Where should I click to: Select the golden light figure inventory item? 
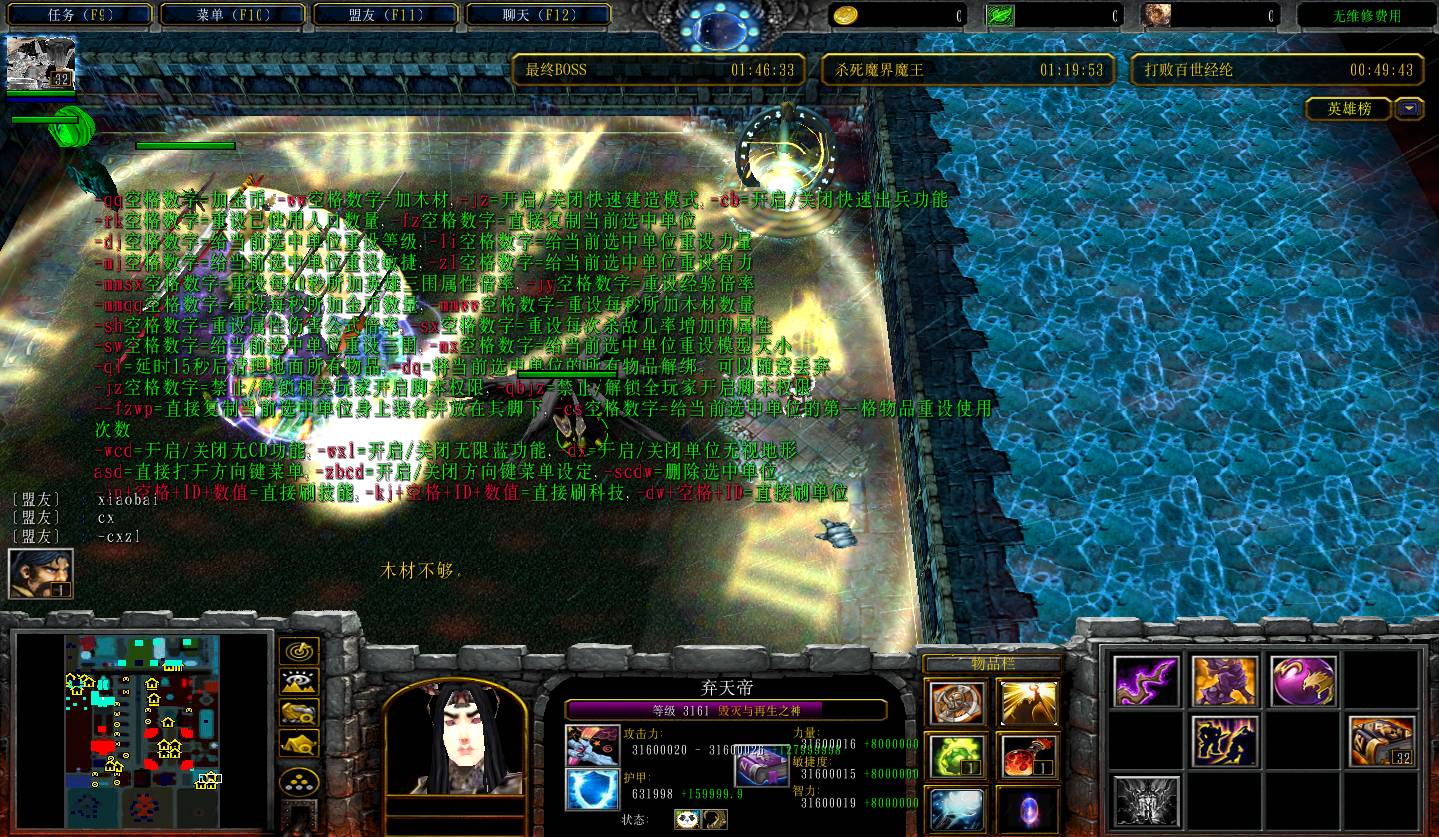pos(1027,702)
